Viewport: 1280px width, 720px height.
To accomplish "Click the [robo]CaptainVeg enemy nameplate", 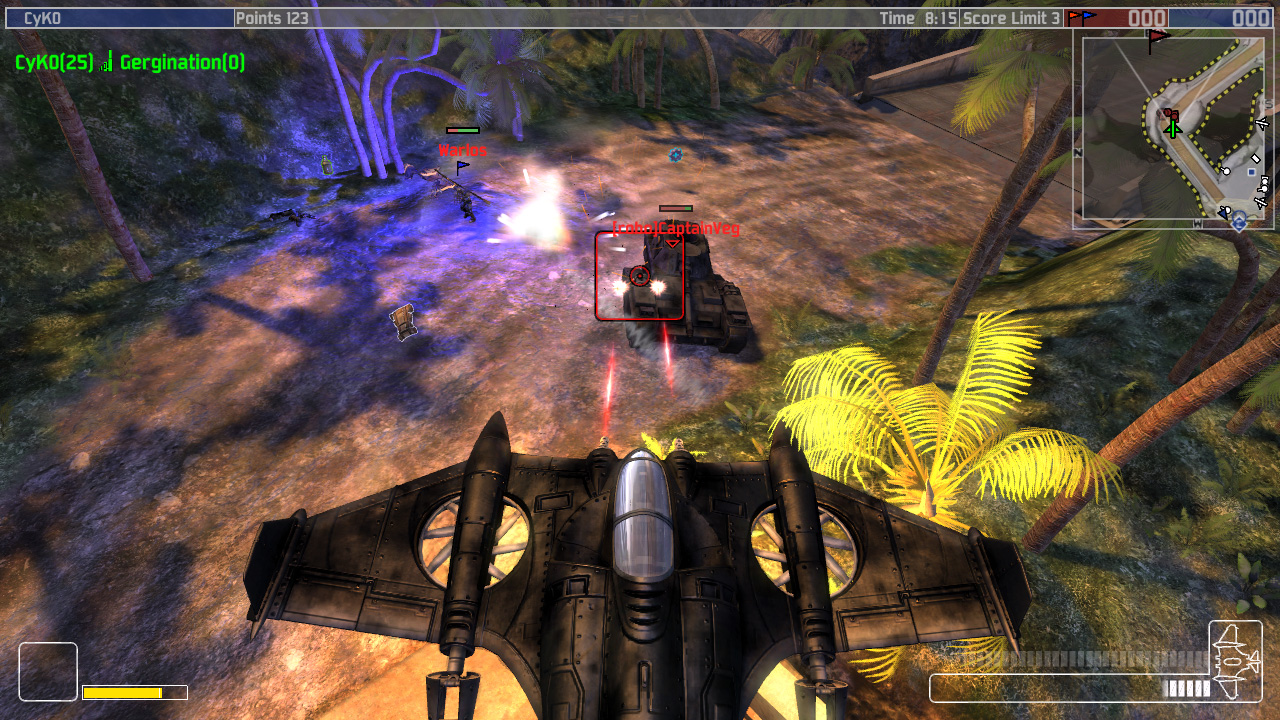I will click(x=676, y=227).
